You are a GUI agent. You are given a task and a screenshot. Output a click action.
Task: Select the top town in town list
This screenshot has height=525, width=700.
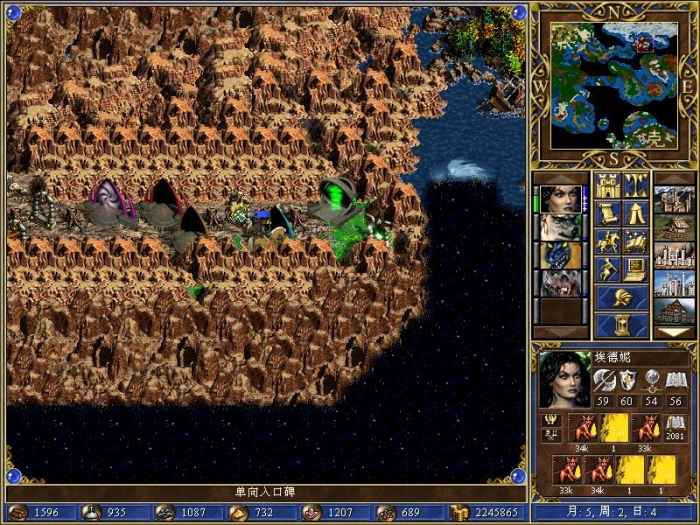673,199
